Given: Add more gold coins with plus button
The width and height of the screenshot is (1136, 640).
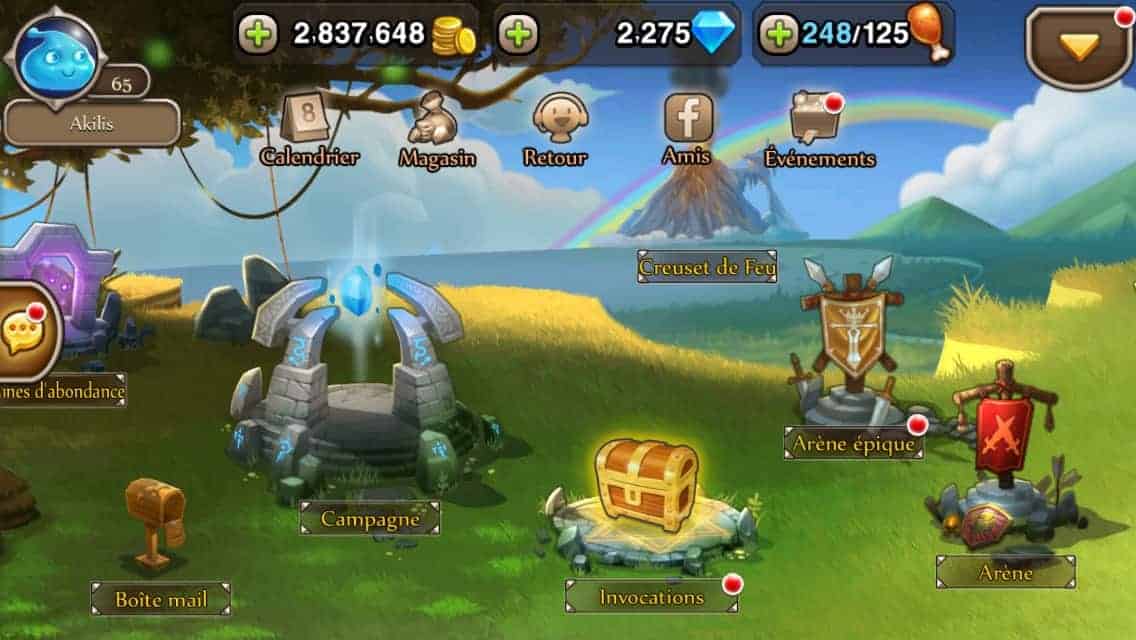Looking at the screenshot, I should pos(258,34).
